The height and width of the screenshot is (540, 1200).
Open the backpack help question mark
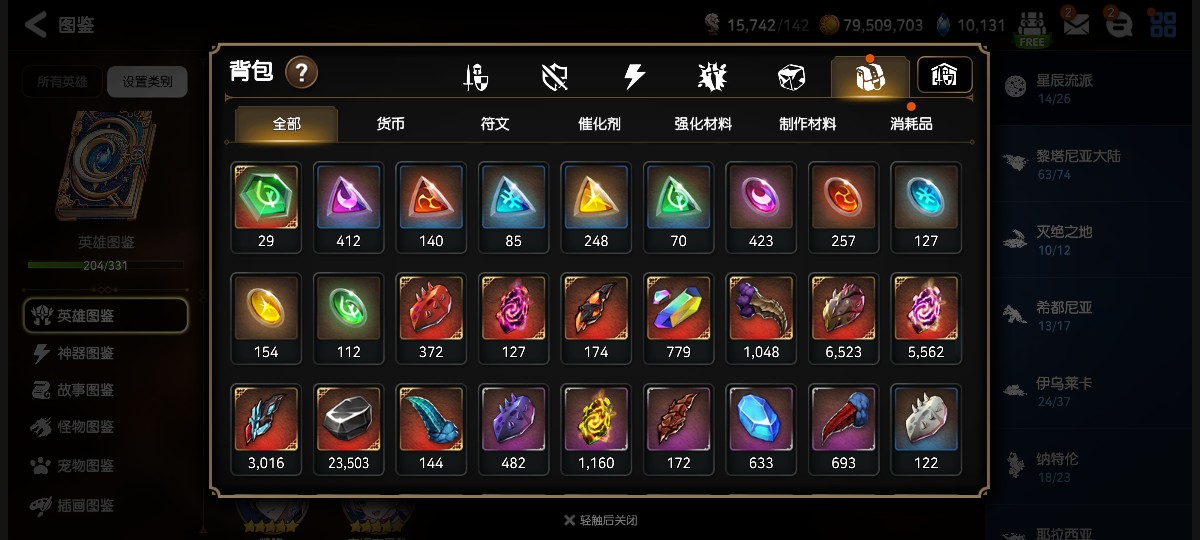302,73
